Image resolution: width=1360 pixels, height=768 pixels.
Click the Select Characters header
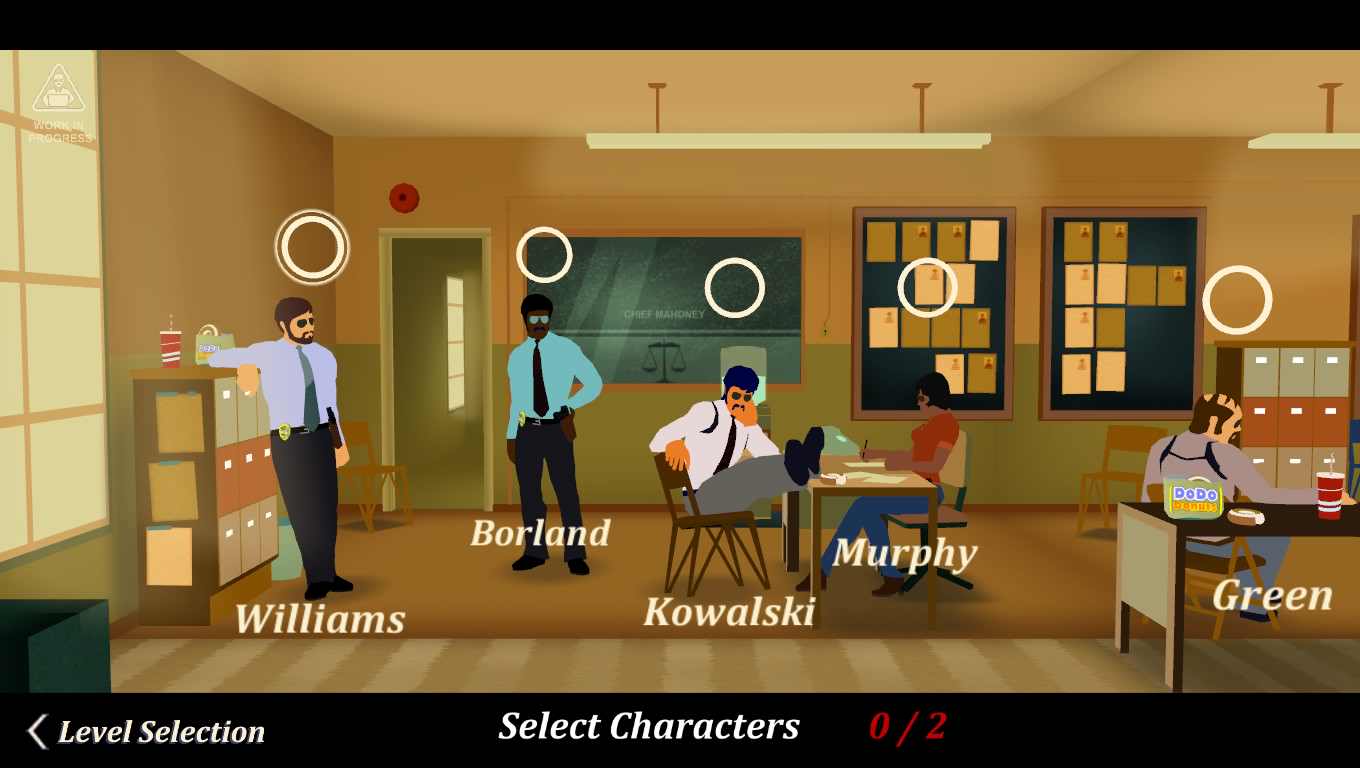pyautogui.click(x=648, y=726)
